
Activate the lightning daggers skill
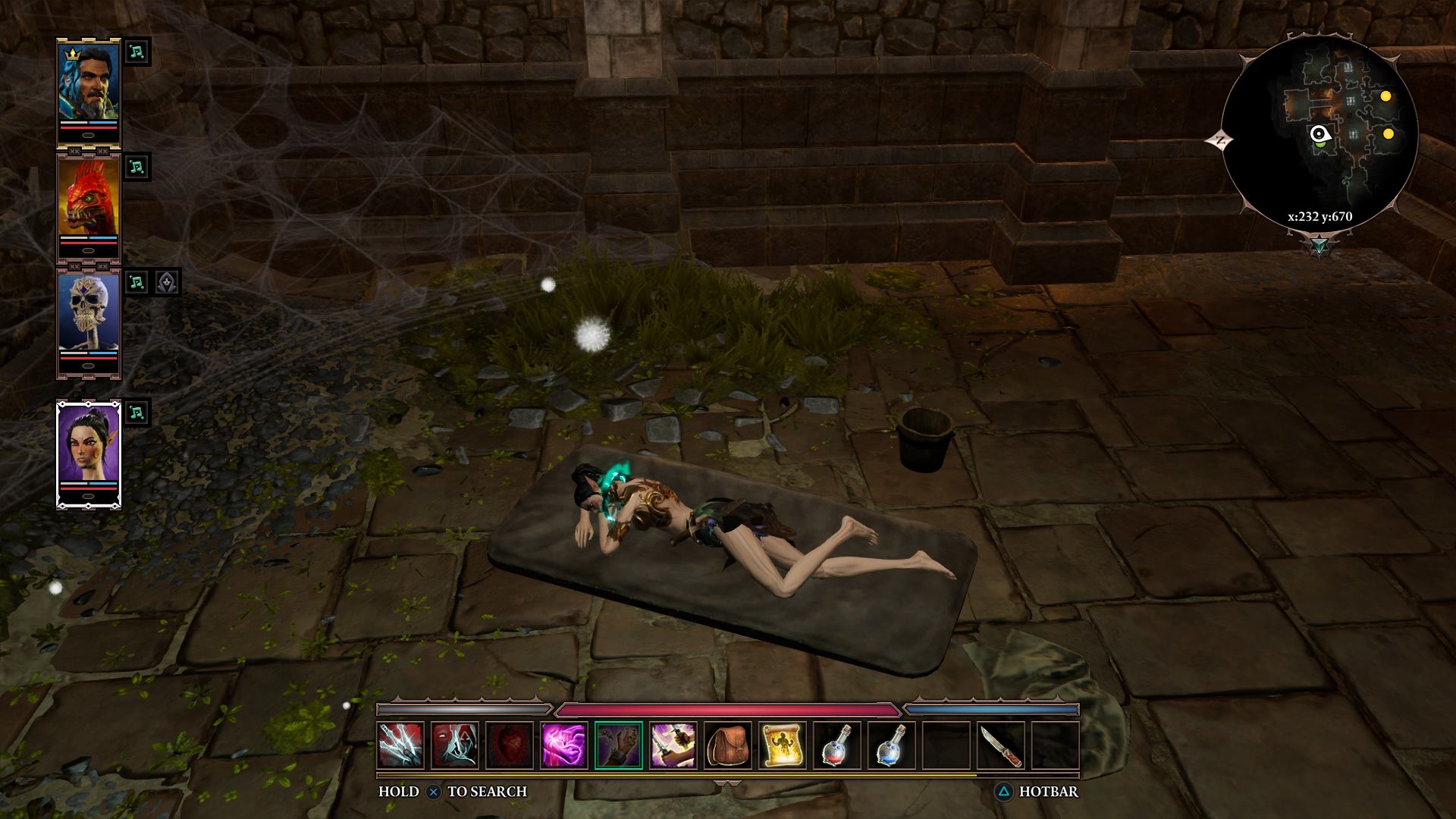click(x=400, y=745)
